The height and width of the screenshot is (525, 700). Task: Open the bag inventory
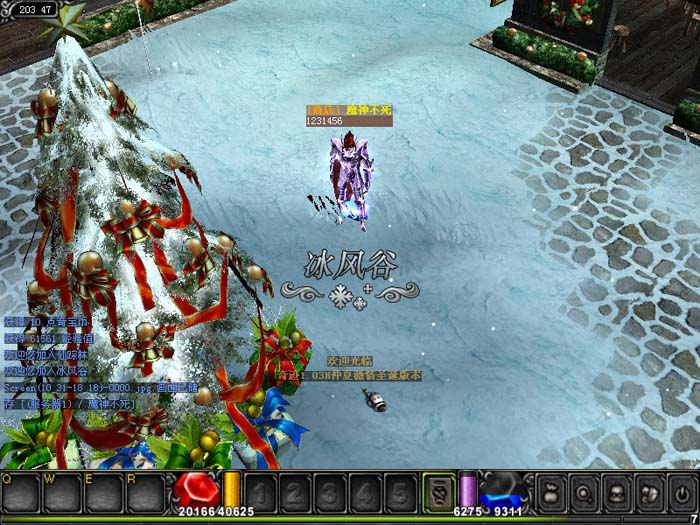(551, 492)
